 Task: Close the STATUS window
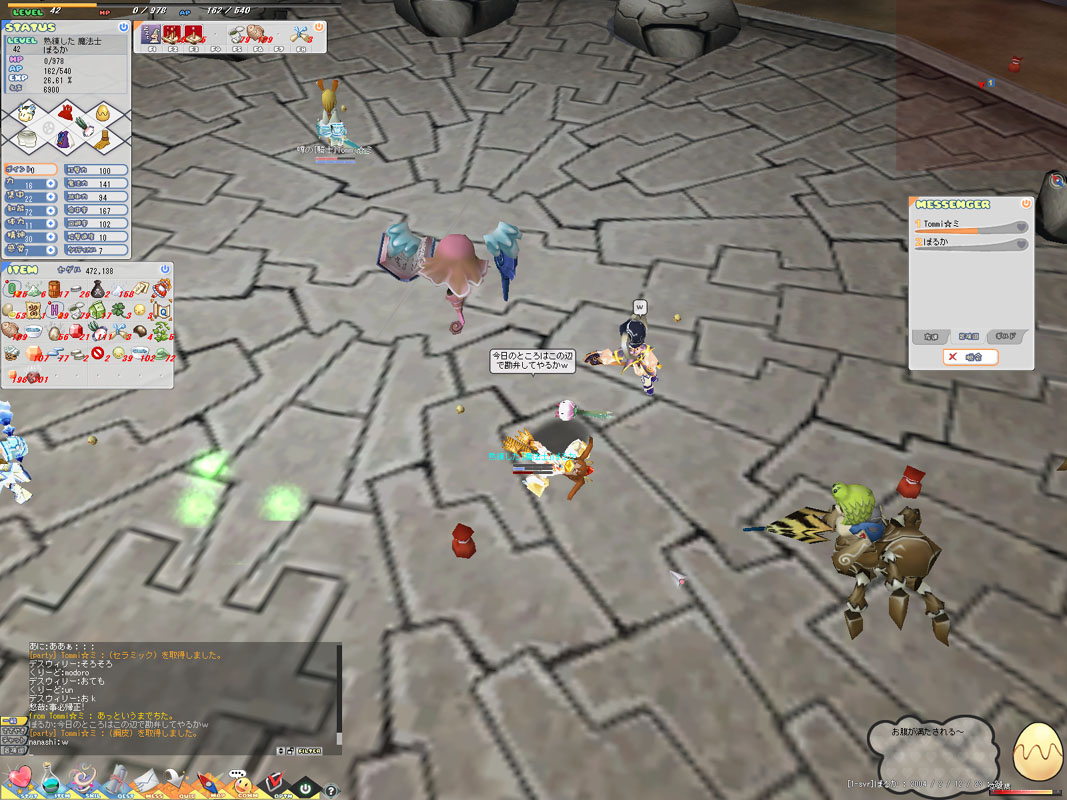(123, 27)
